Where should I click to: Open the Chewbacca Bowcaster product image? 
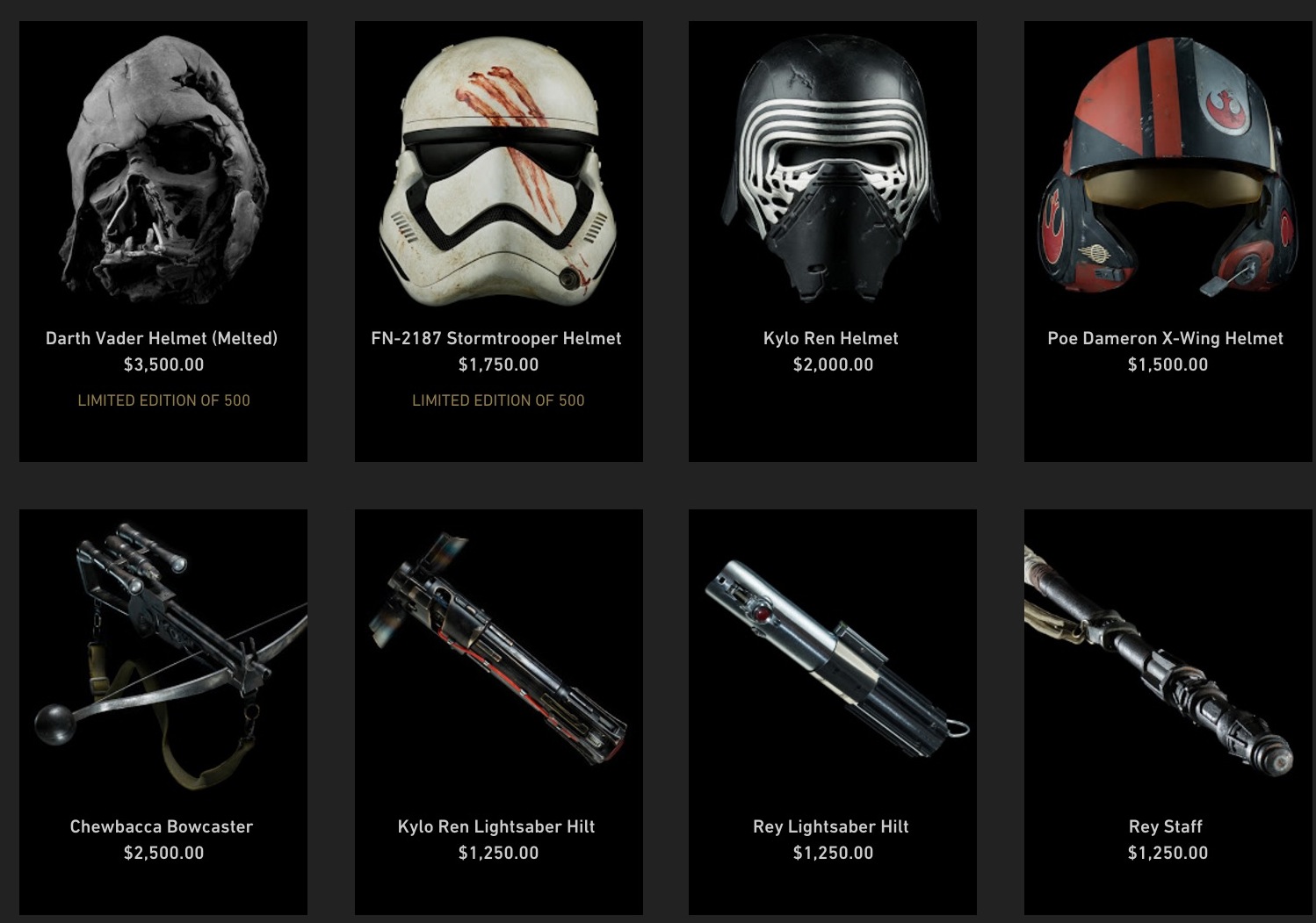coord(163,654)
